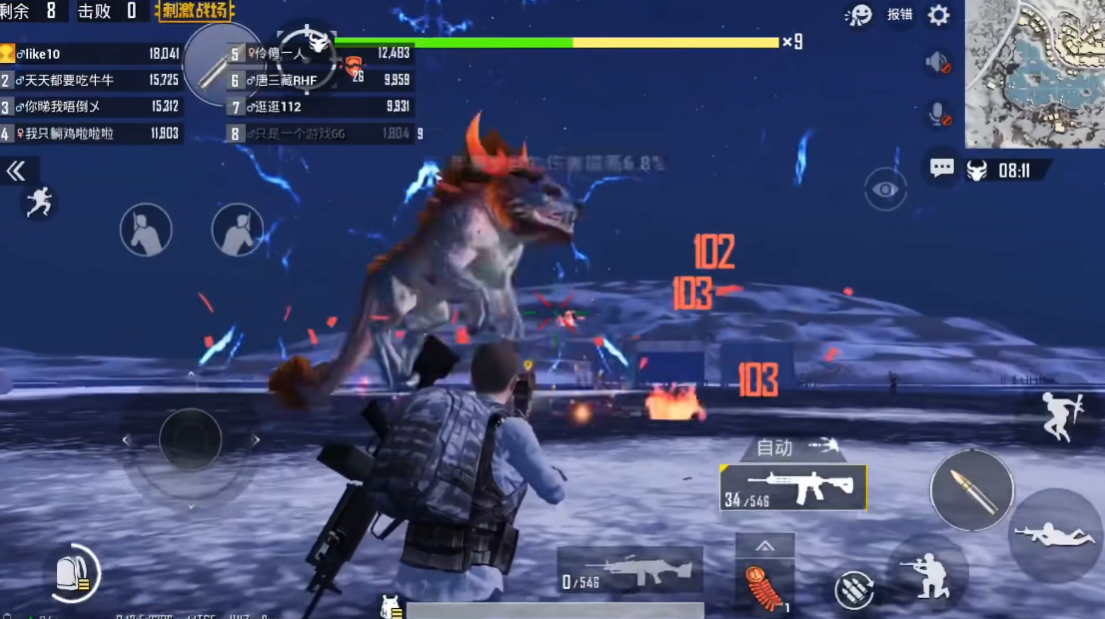Open the backpack inventory
Screen dimensions: 1105x619
click(x=74, y=573)
